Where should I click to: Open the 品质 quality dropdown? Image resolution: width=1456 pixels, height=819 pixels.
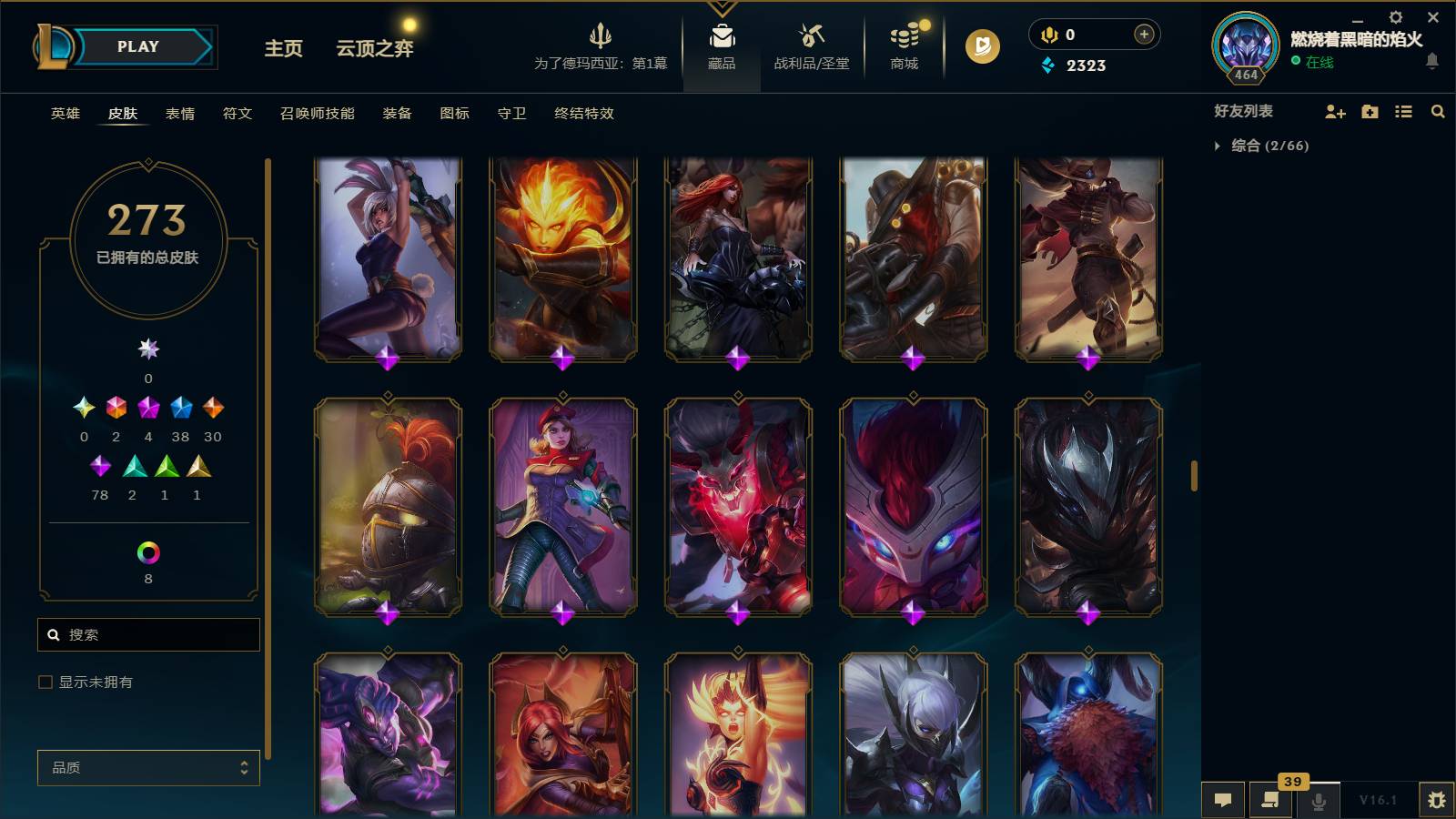[147, 768]
